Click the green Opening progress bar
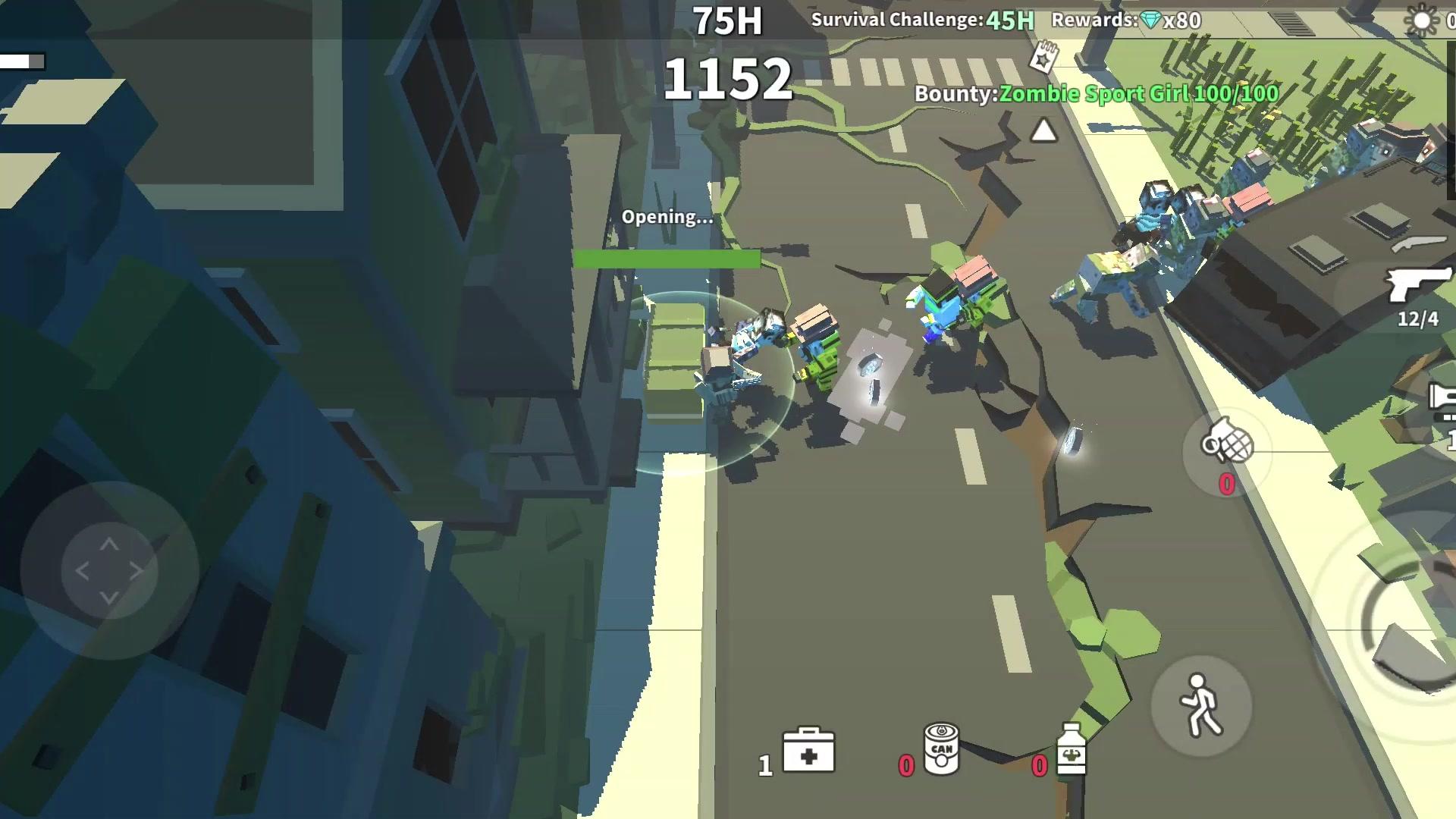The height and width of the screenshot is (819, 1456). [667, 259]
